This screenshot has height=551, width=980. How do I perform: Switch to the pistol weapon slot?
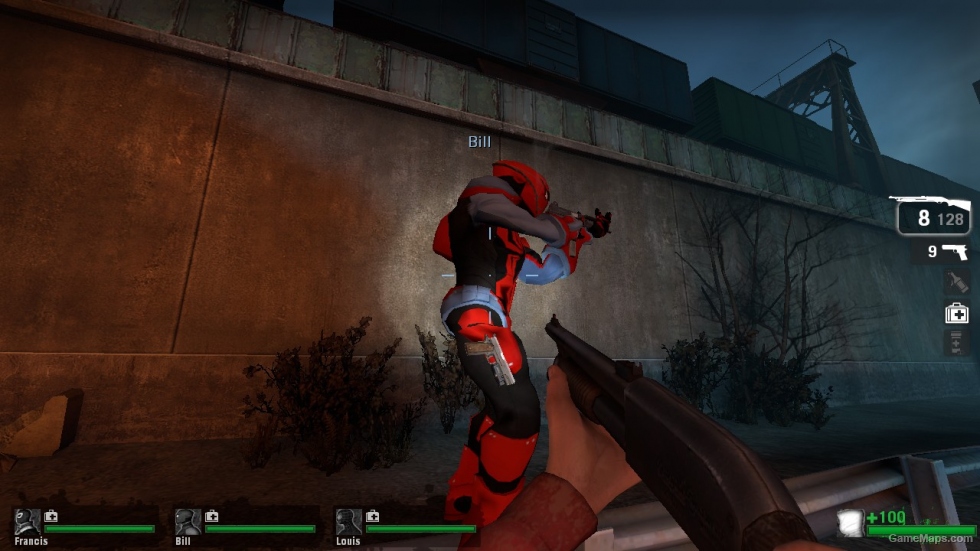click(x=945, y=251)
